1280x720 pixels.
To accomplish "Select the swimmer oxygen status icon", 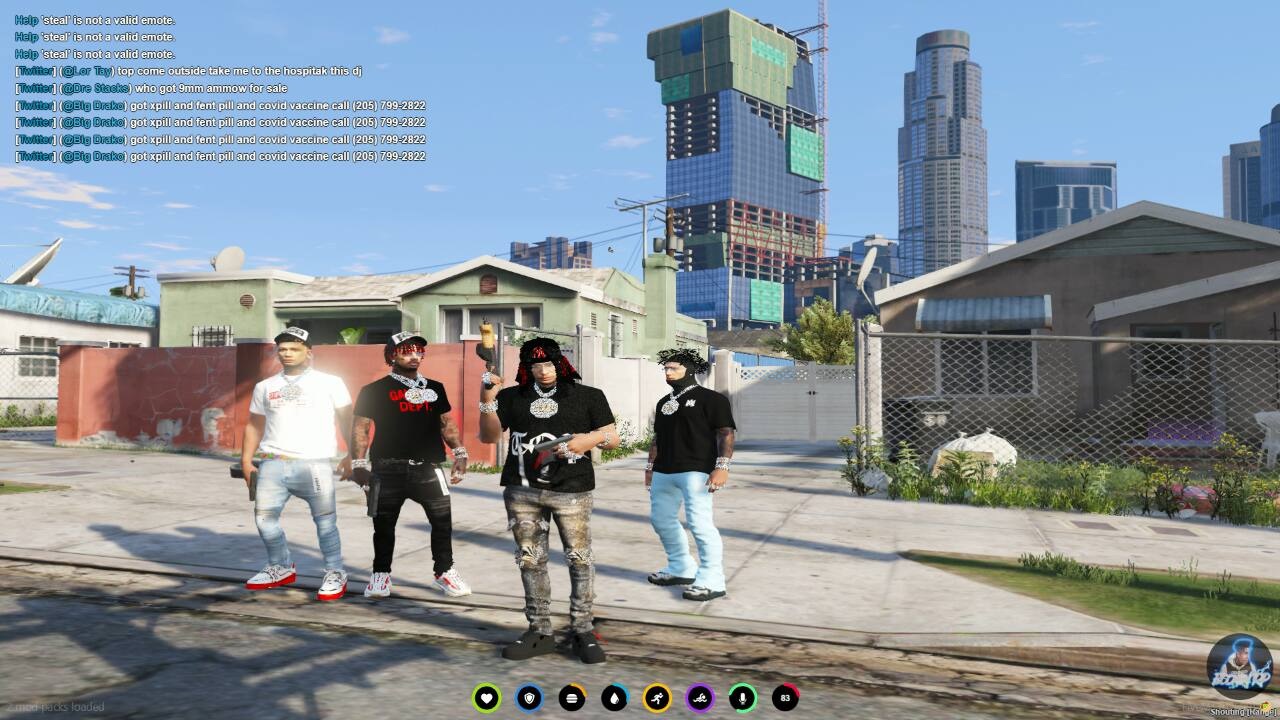I will pyautogui.click(x=700, y=698).
